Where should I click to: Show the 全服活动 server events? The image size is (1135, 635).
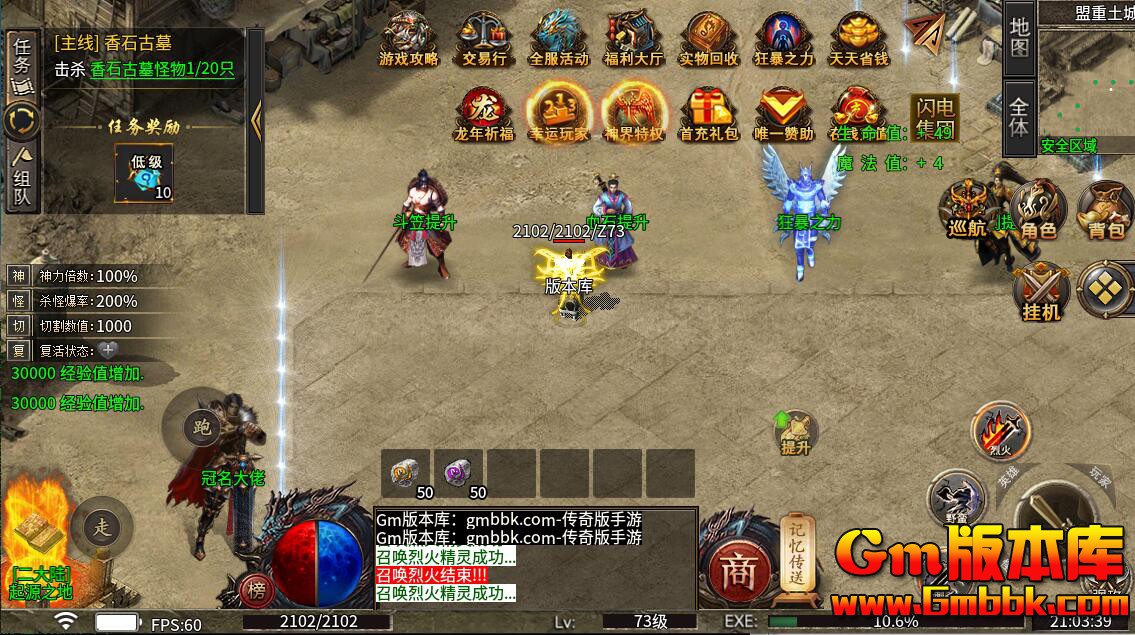point(558,38)
